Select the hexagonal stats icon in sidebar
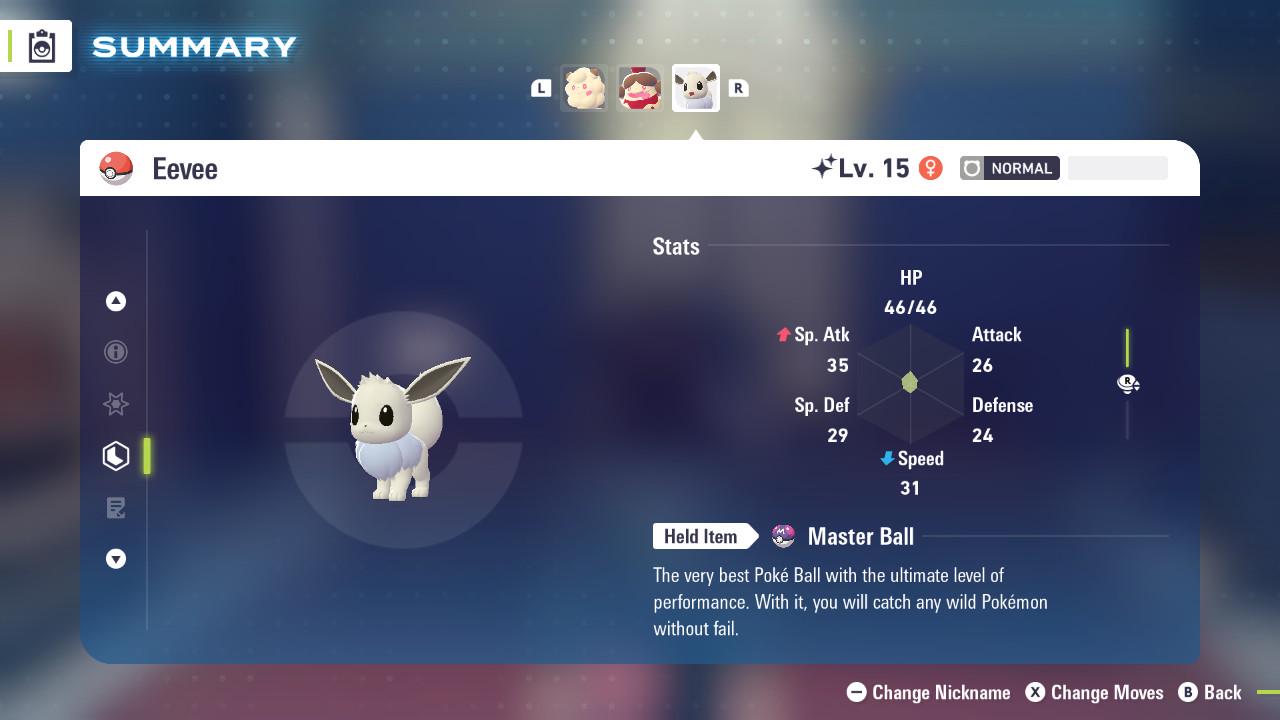 pos(116,456)
